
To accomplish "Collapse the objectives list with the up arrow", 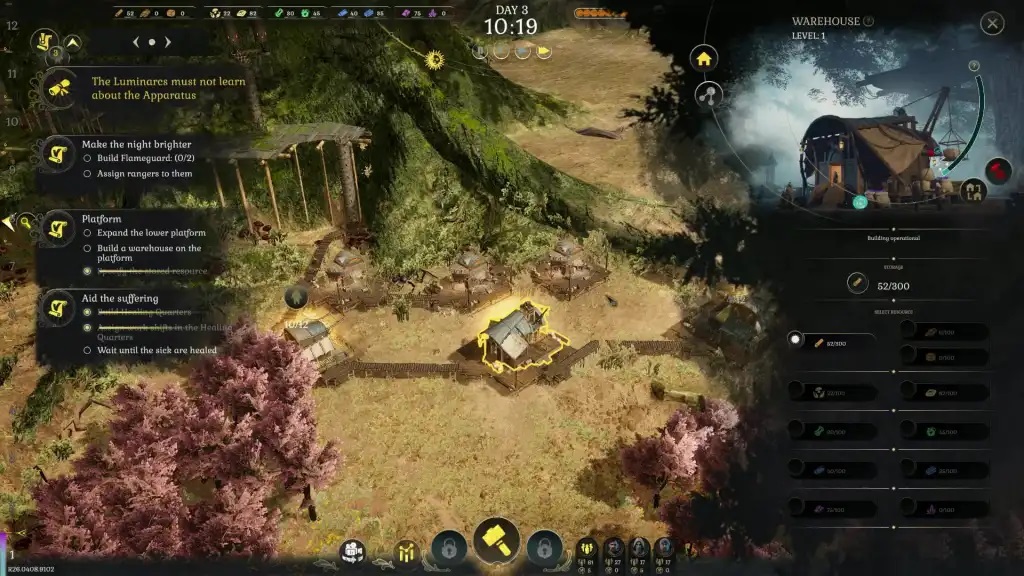I will (73, 42).
